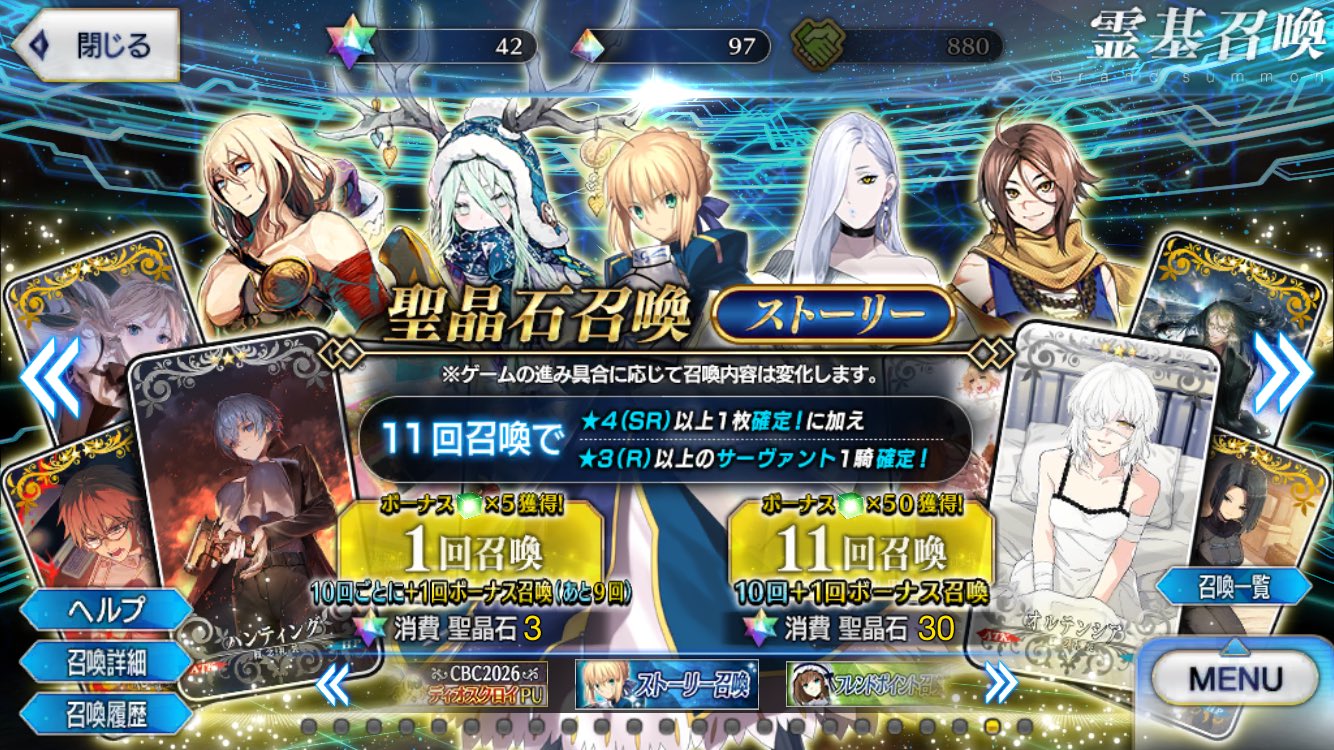This screenshot has height=750, width=1334.
Task: Open 召喚詳細 summon details
Action: 107,661
